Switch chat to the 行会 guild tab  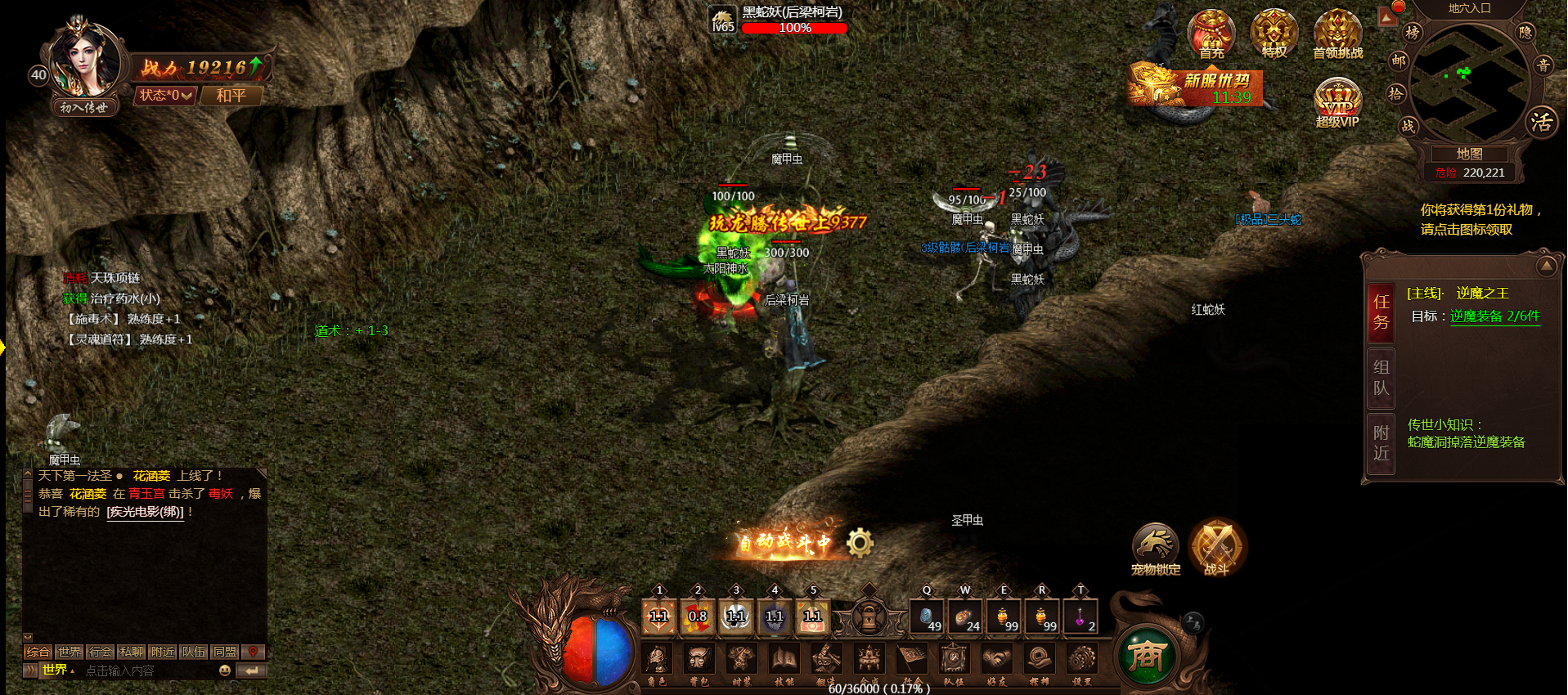(x=101, y=652)
